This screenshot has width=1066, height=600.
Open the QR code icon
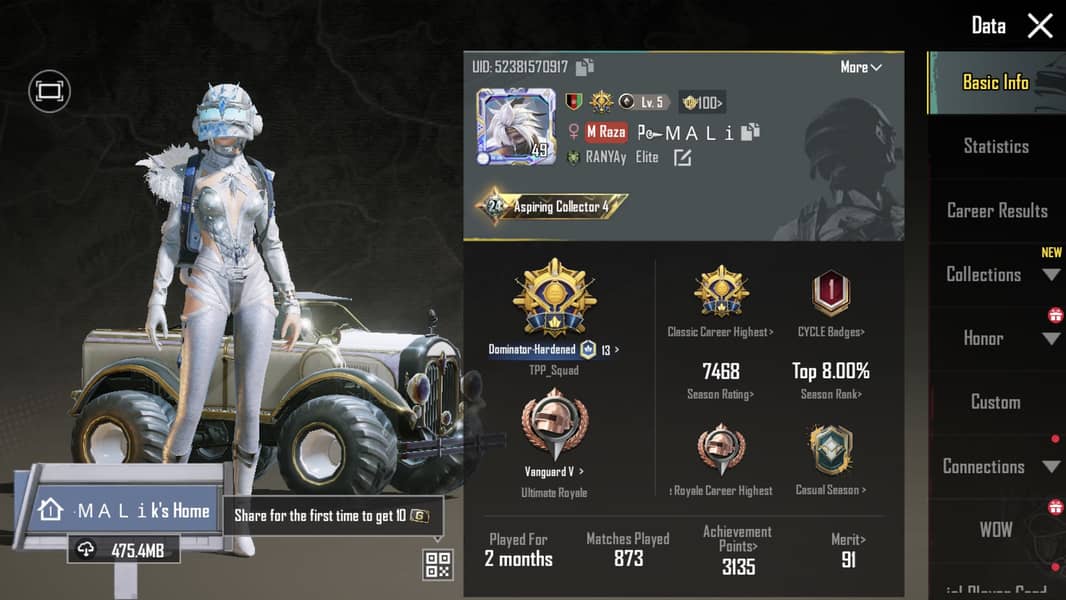[438, 564]
